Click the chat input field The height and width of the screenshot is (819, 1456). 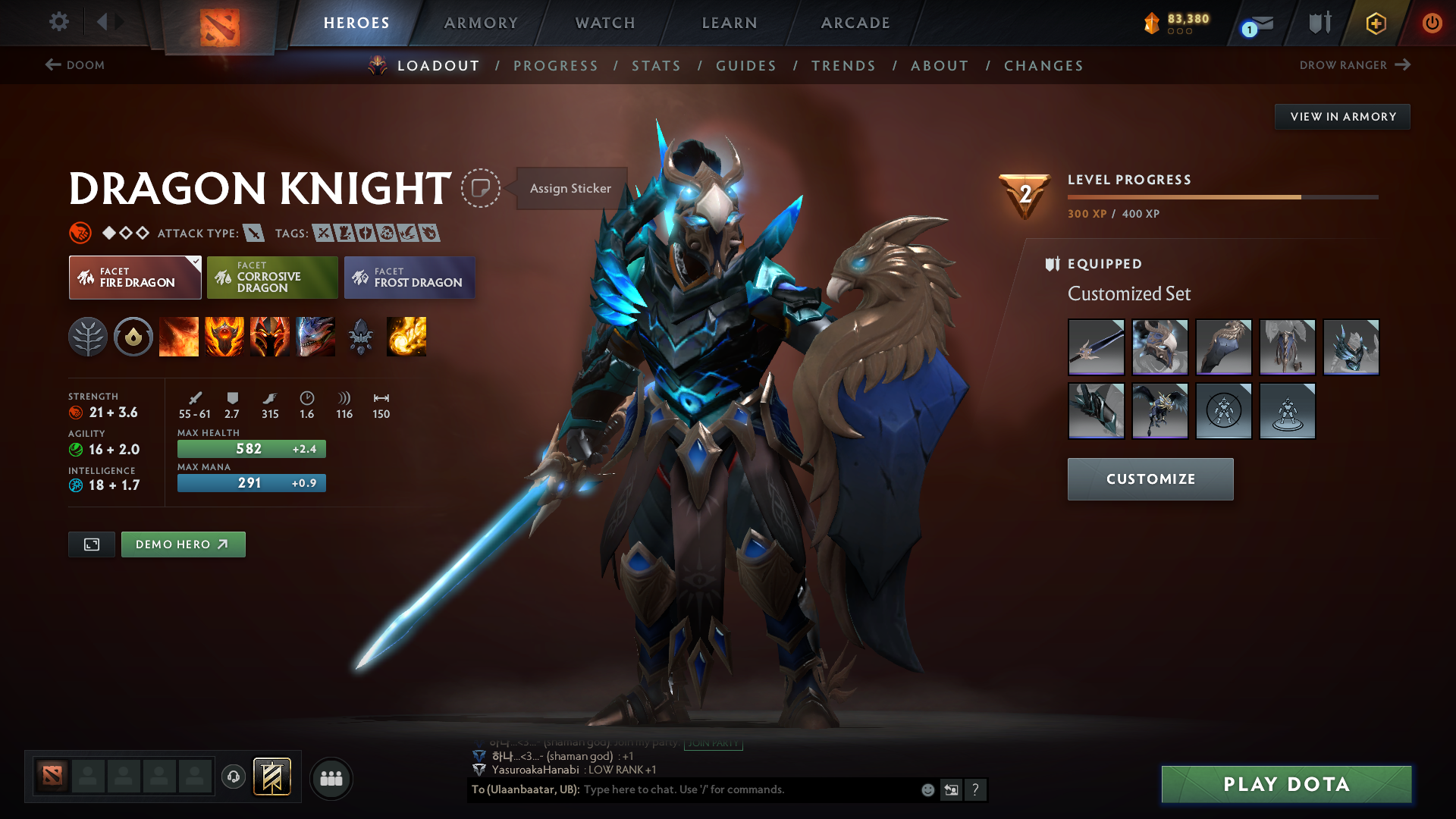point(720,789)
